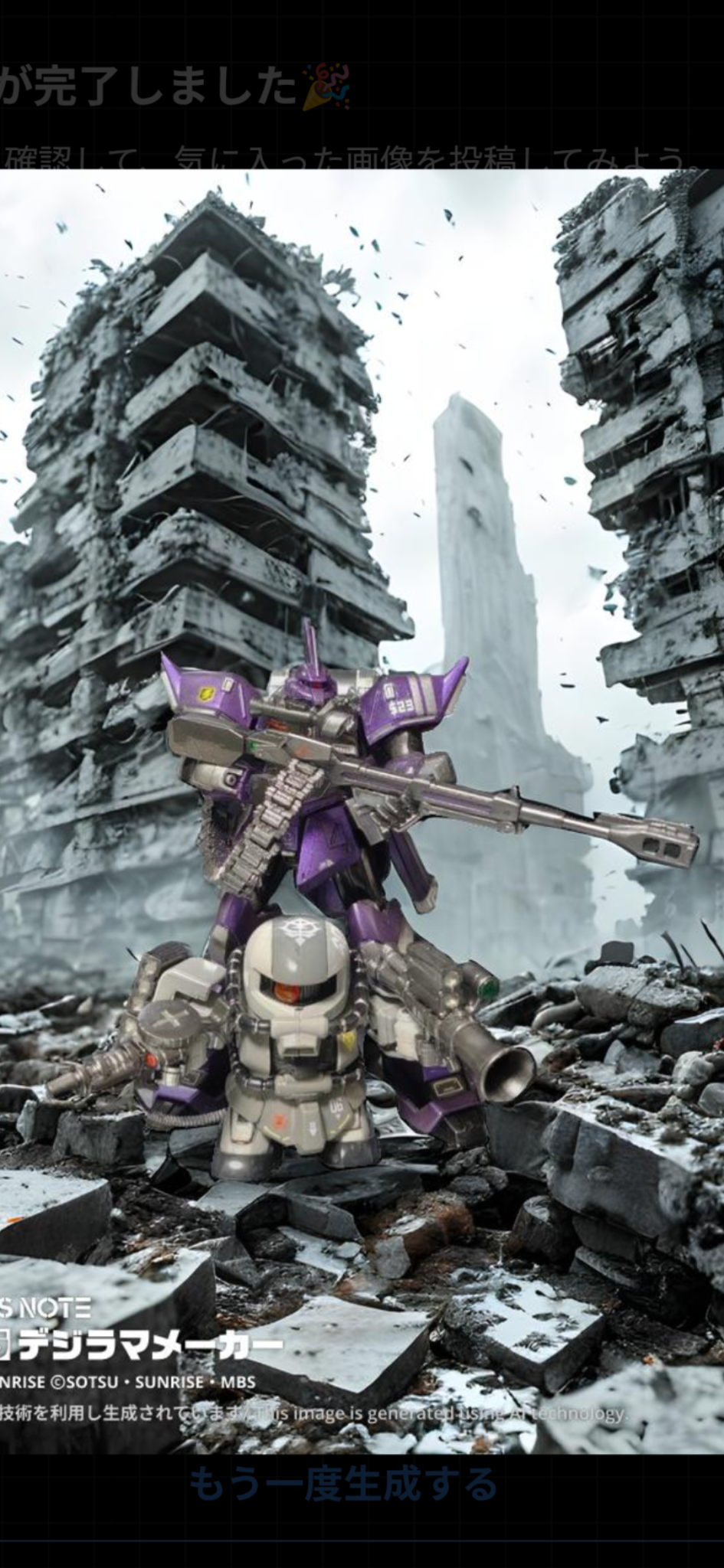Click the もう一度生成する regenerate button
The height and width of the screenshot is (1568, 724).
(x=343, y=1485)
